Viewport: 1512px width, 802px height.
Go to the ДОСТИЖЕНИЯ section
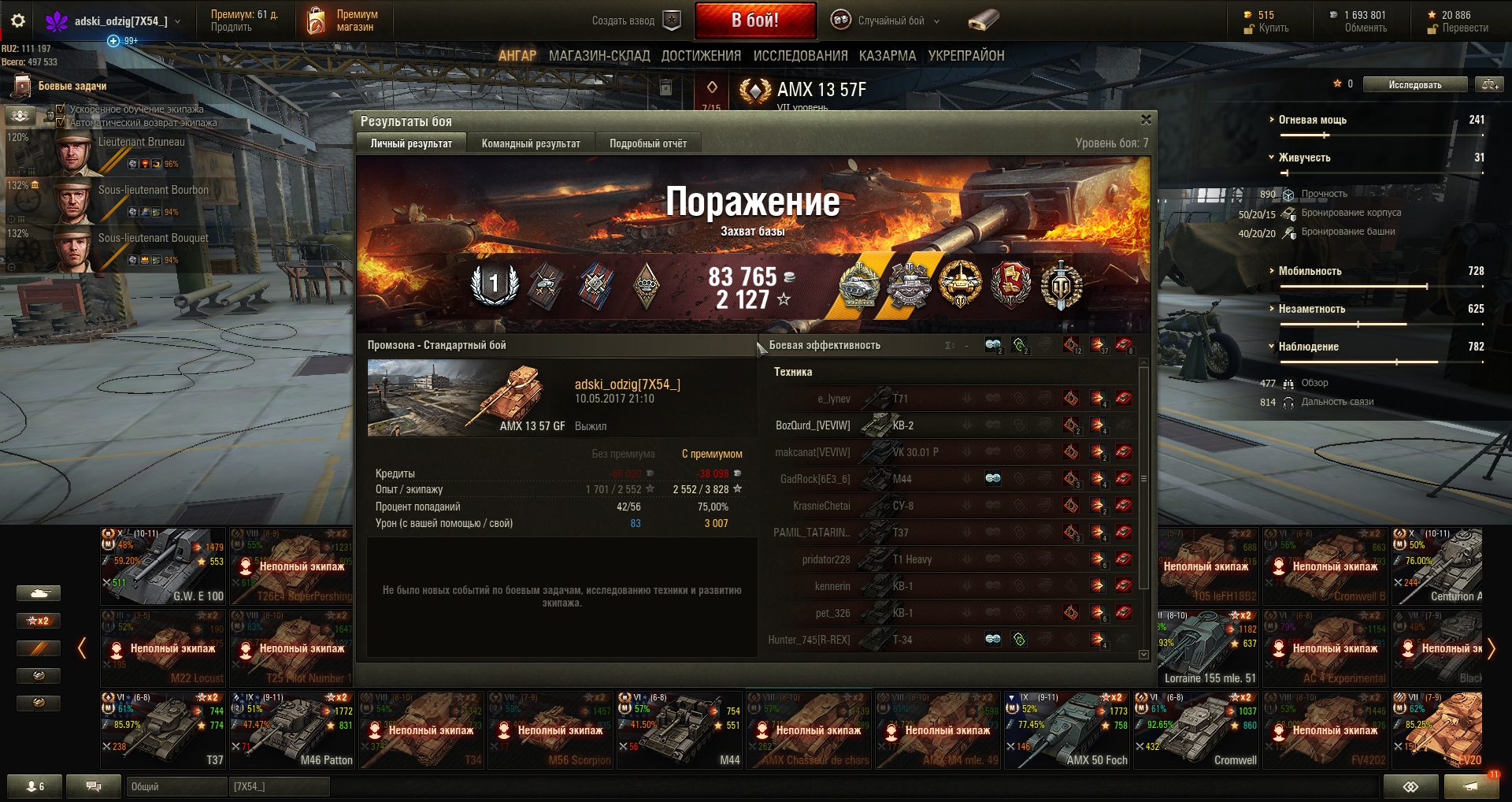tap(701, 56)
